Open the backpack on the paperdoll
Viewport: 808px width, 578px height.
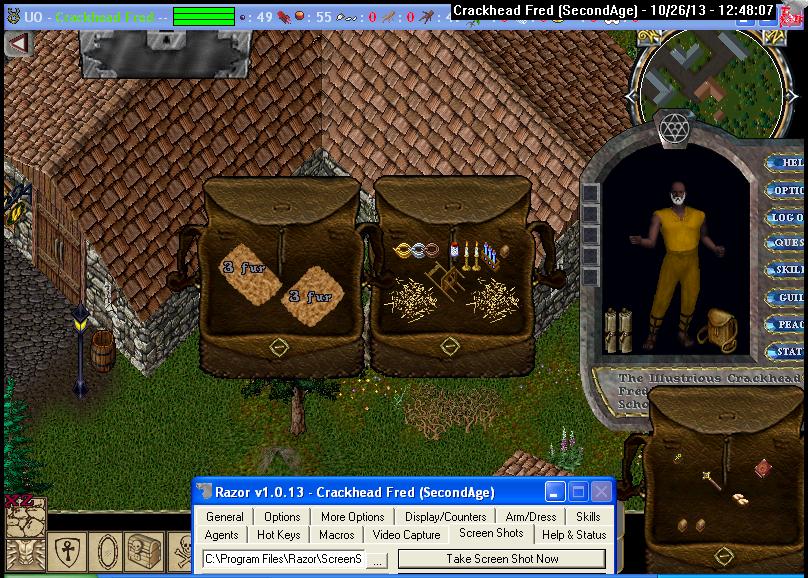pyautogui.click(x=716, y=329)
